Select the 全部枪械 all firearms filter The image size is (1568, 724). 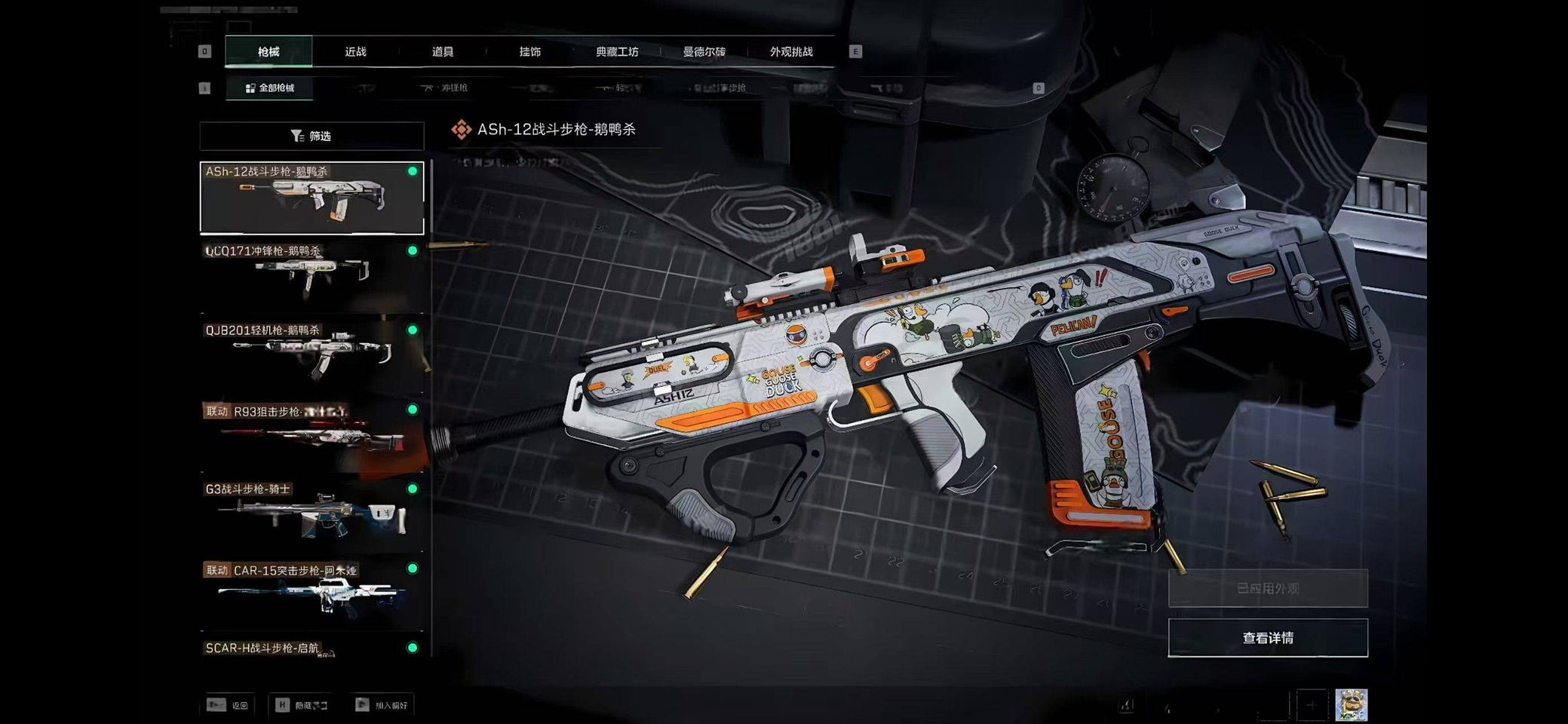click(270, 88)
